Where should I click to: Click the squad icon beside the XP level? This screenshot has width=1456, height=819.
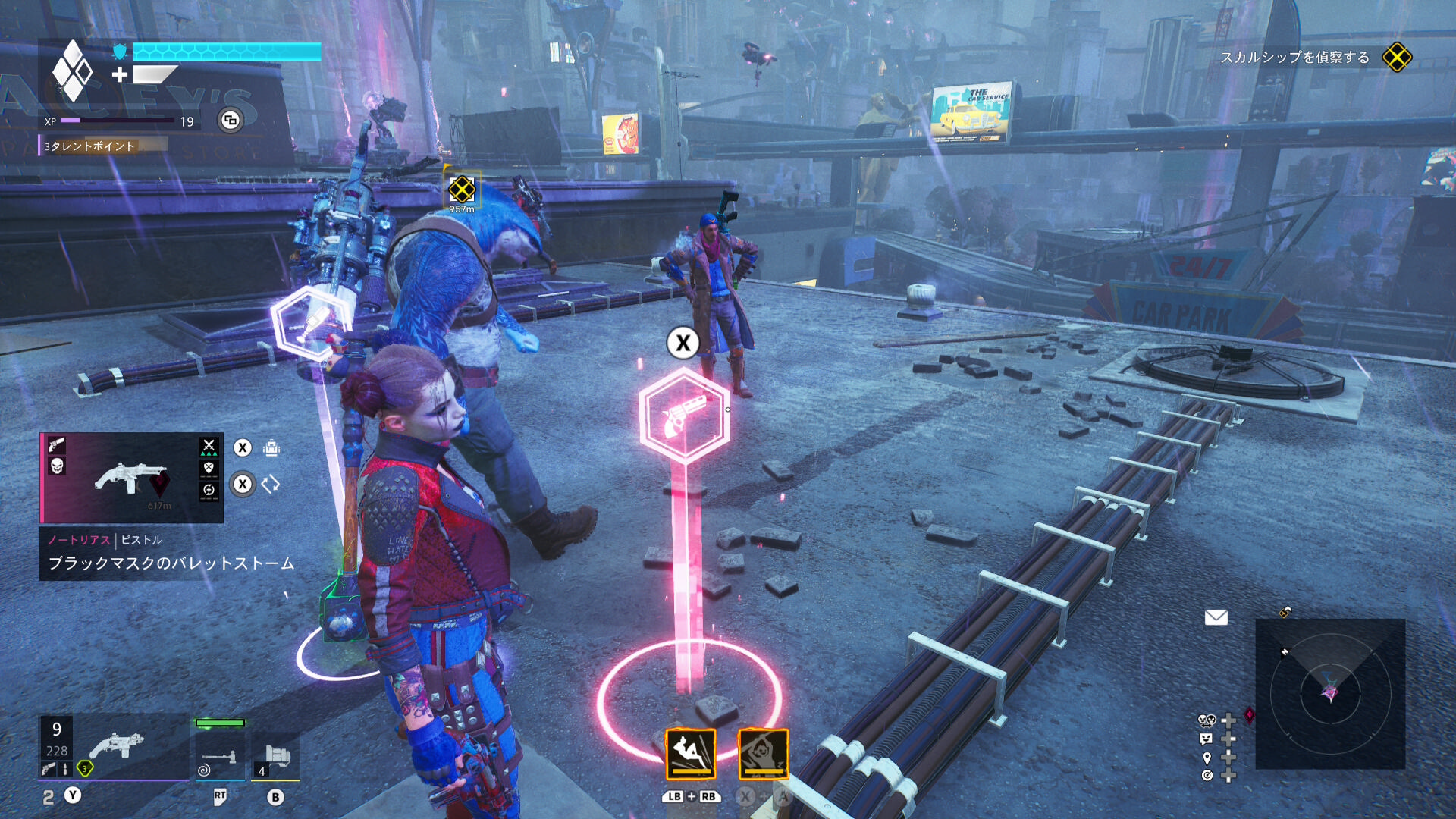231,120
